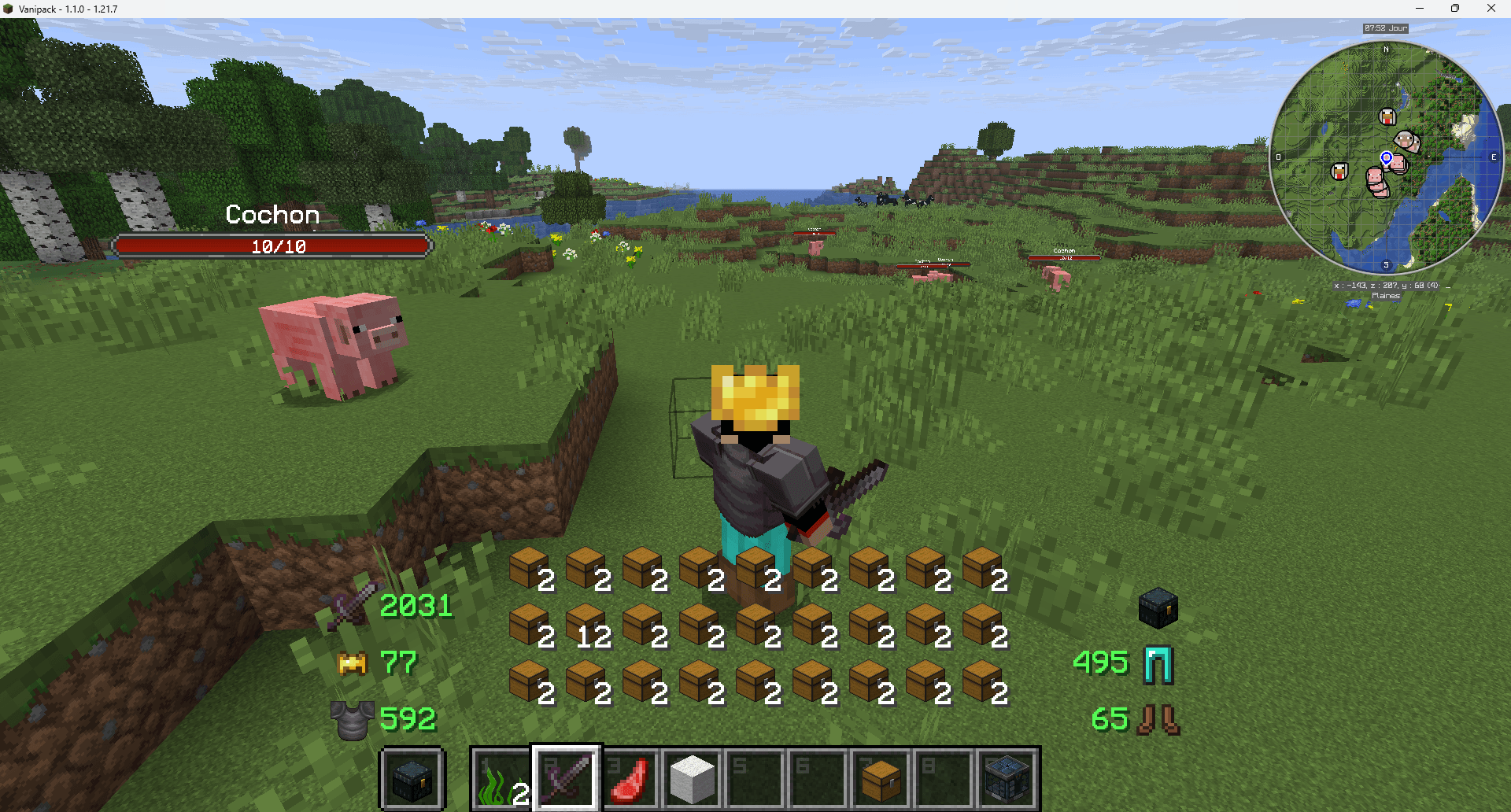Click the boots icon next to 65
1511x812 pixels.
point(1157,718)
